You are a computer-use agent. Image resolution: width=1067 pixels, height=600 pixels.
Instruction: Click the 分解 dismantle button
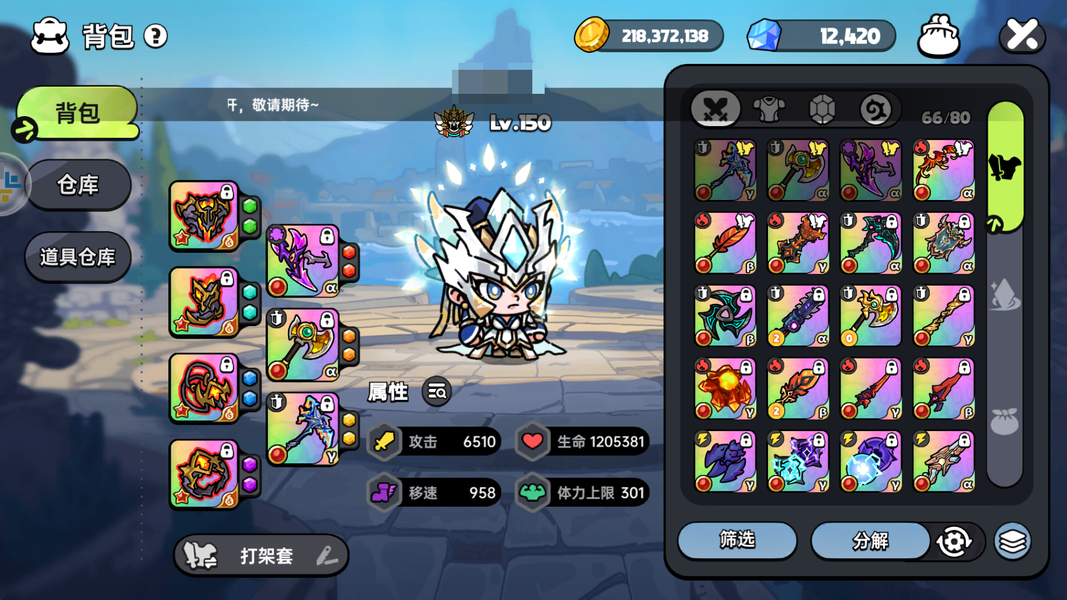870,540
